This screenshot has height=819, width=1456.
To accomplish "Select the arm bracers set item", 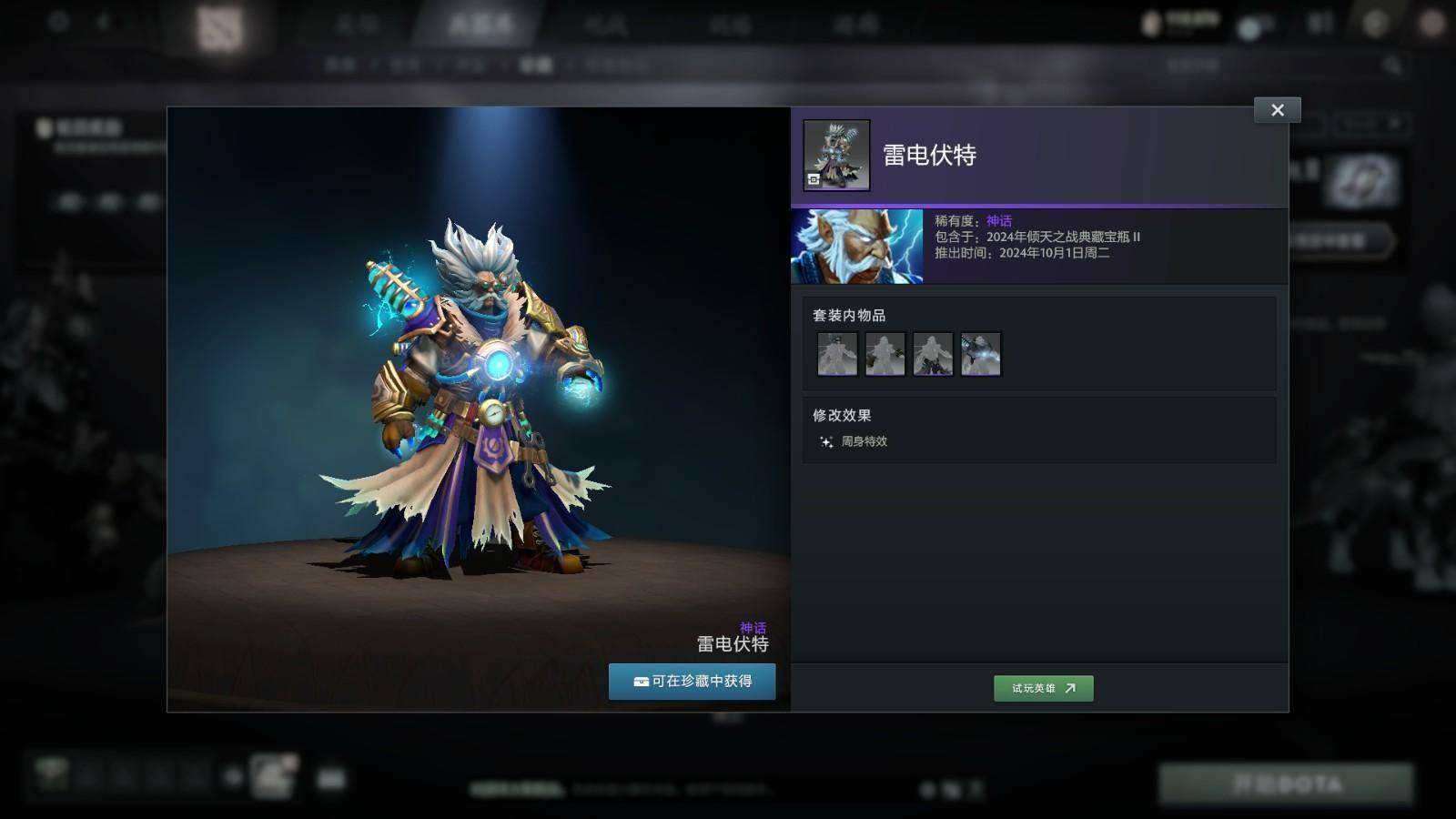I will [885, 354].
